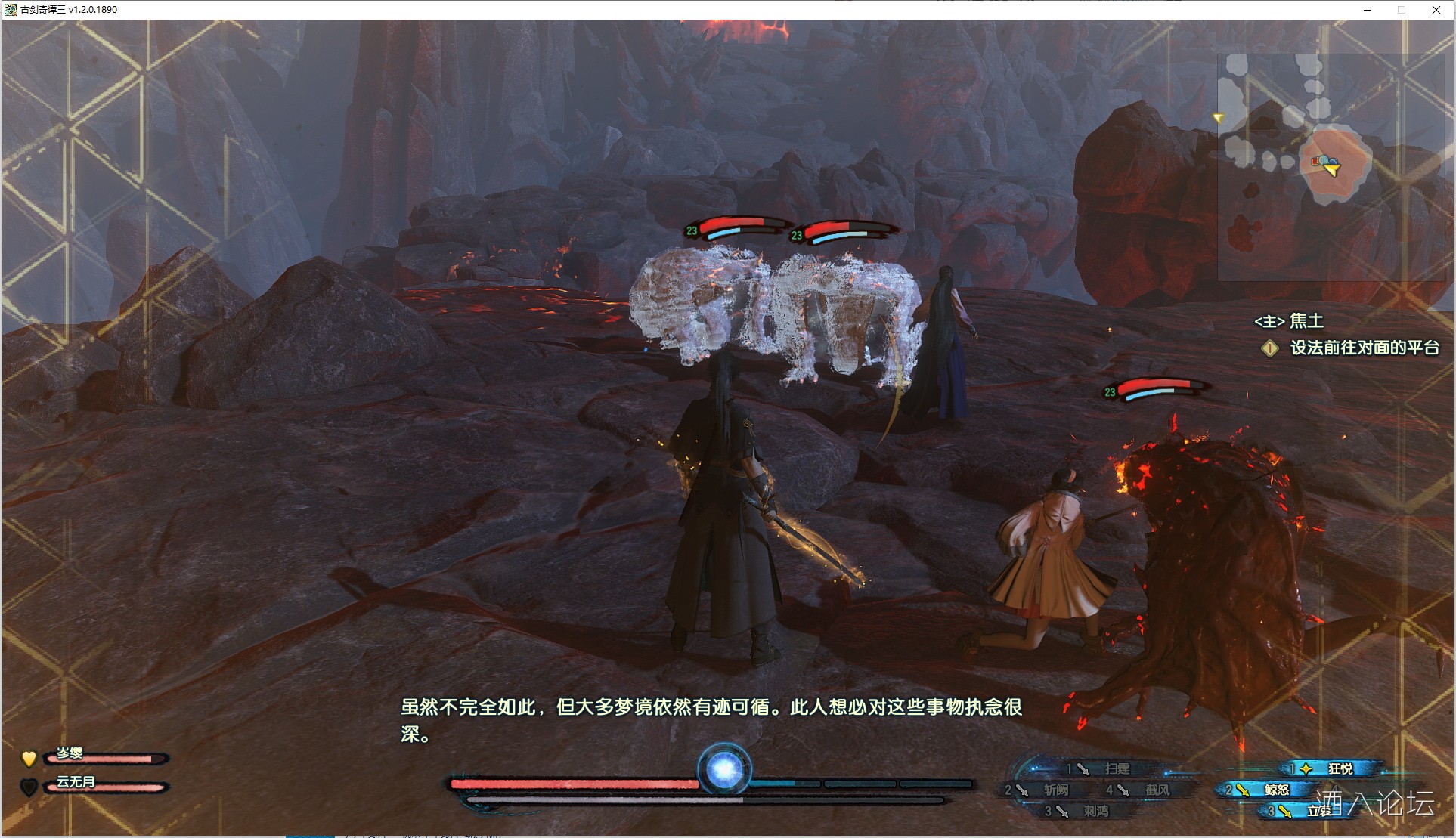Use the 鲸怒 skill
The height and width of the screenshot is (838, 1456).
(1276, 790)
